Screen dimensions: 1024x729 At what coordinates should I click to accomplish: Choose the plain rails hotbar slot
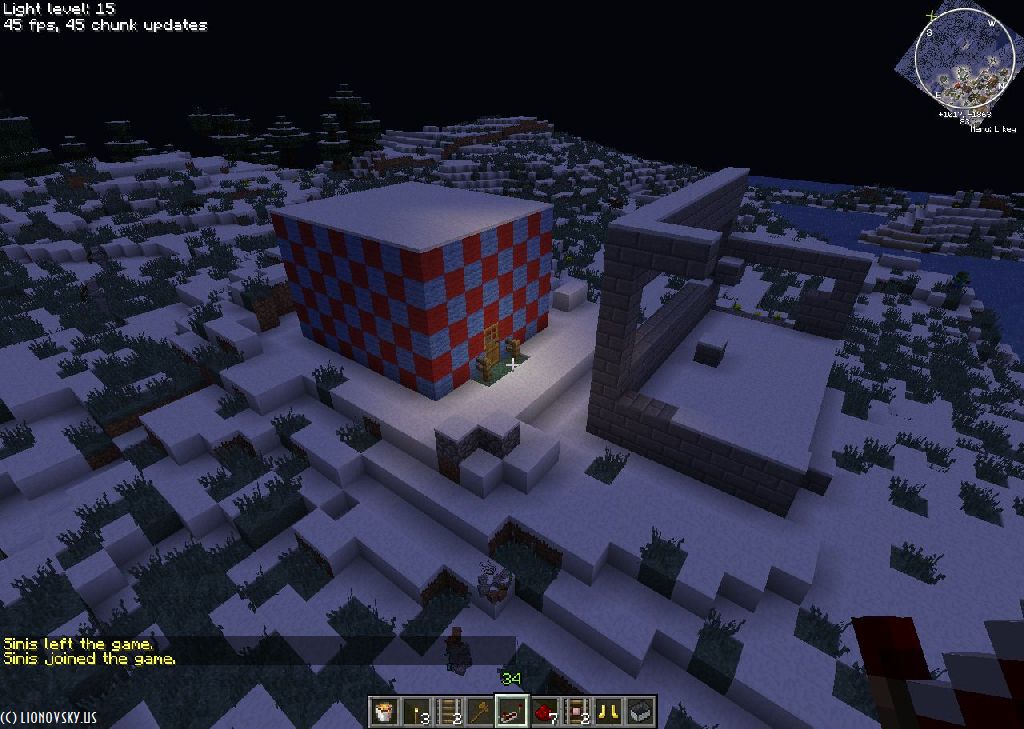tap(447, 711)
